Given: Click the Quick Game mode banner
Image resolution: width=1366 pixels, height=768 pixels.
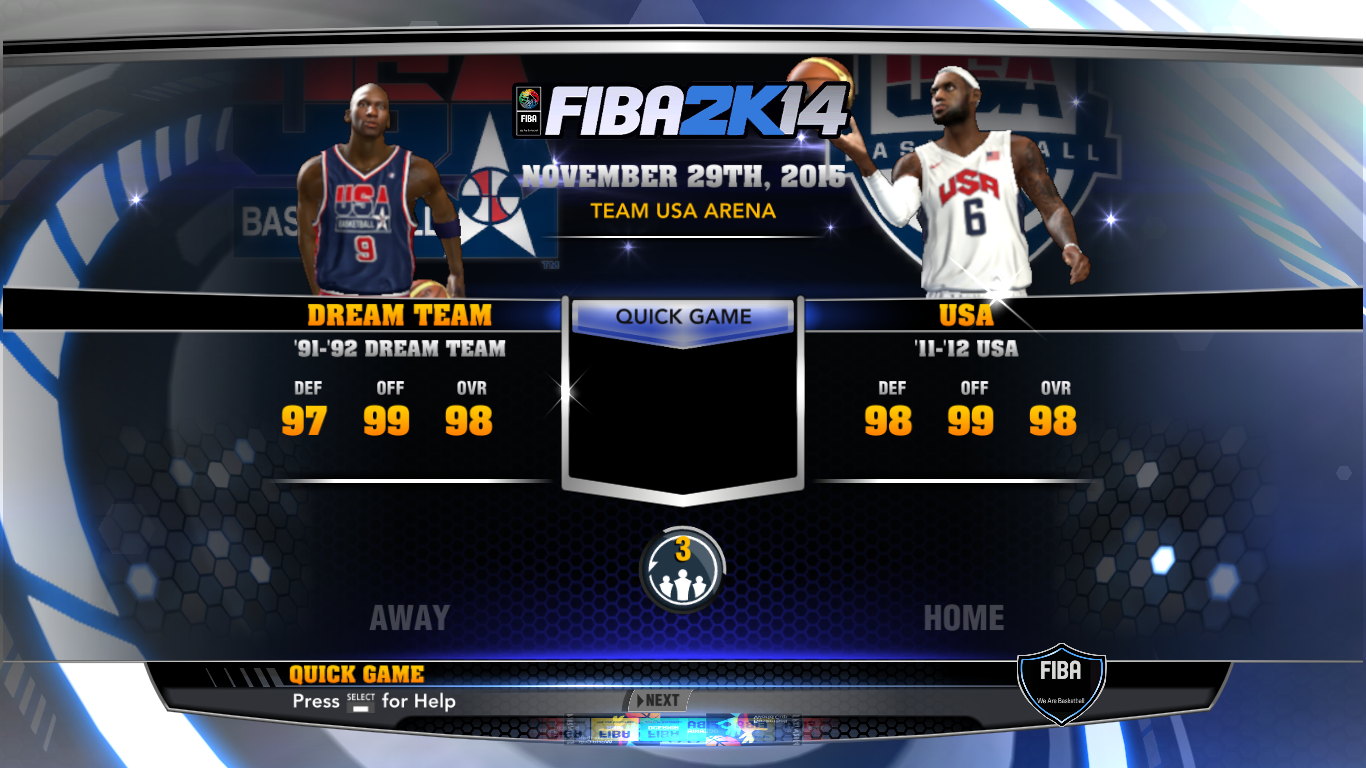Looking at the screenshot, I should coord(684,317).
